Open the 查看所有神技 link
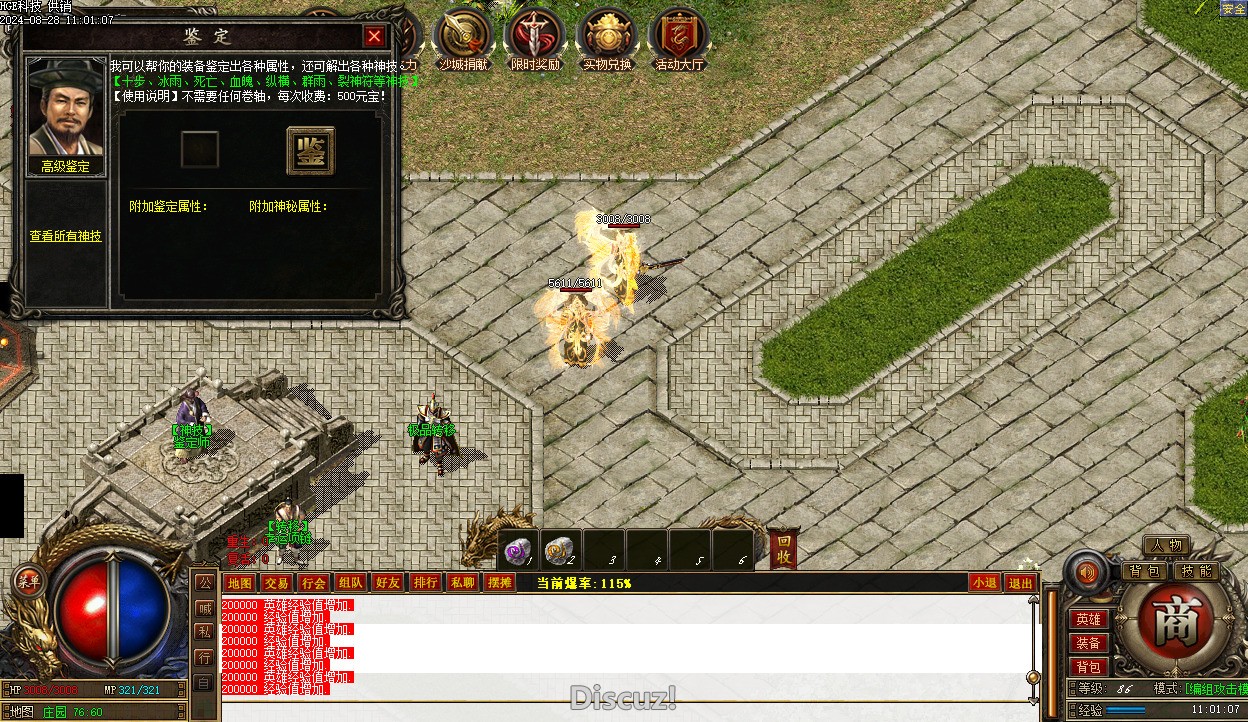The width and height of the screenshot is (1248, 722). (65, 236)
